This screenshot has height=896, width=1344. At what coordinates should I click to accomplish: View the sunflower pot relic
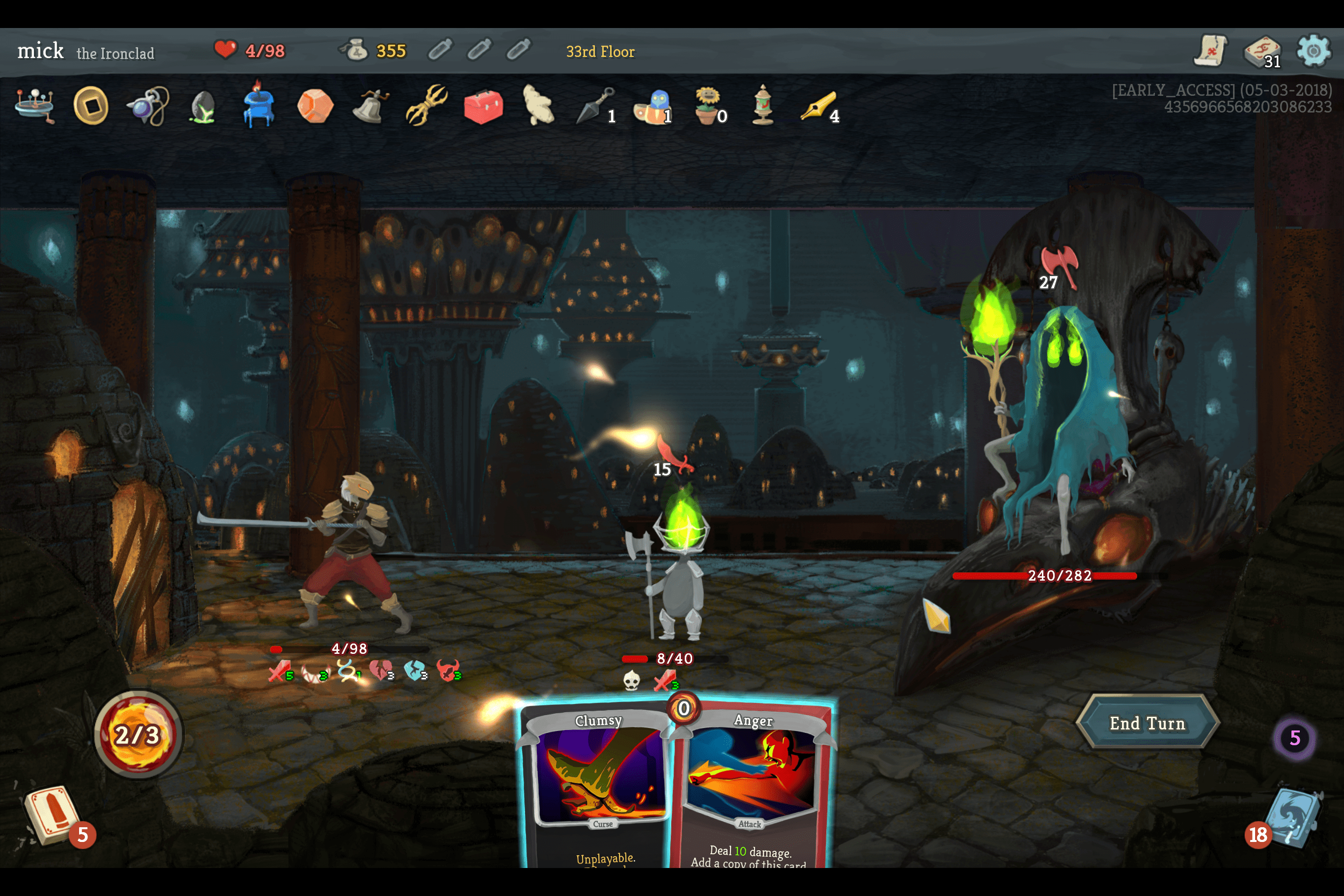click(x=707, y=105)
